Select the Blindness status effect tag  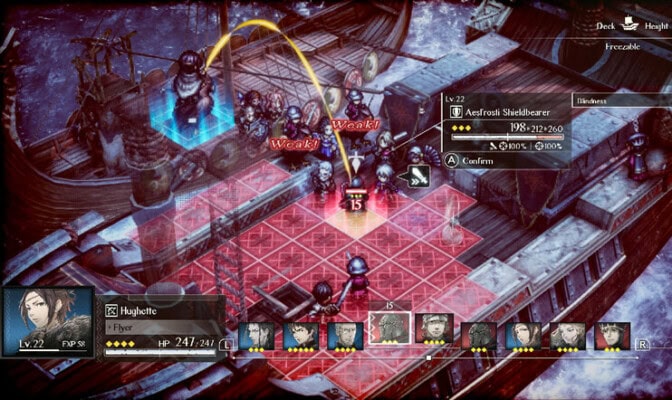point(618,101)
